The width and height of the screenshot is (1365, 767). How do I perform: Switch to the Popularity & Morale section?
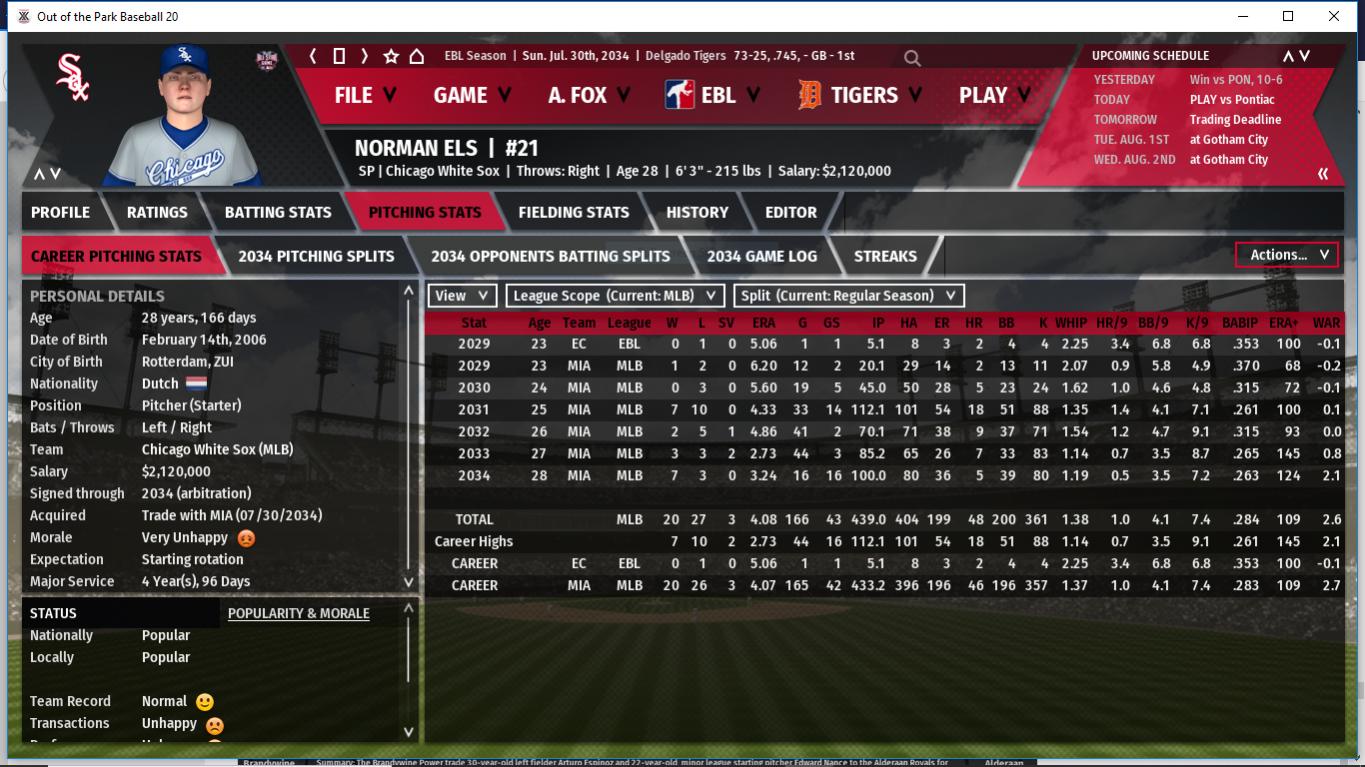(298, 613)
